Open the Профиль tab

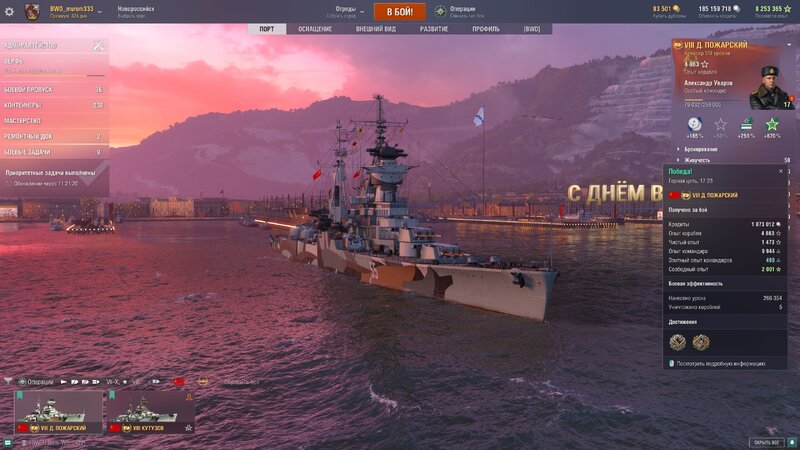[x=486, y=29]
